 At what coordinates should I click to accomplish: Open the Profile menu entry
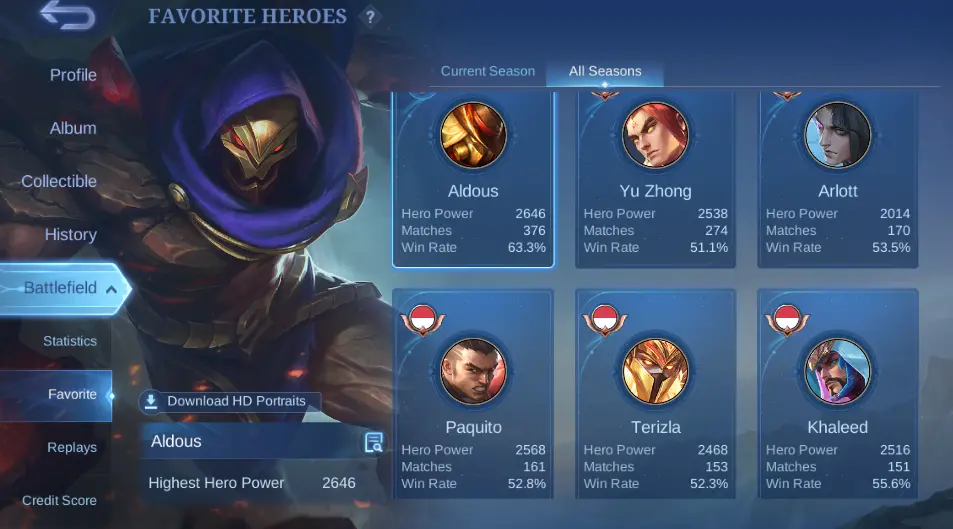tap(73, 75)
